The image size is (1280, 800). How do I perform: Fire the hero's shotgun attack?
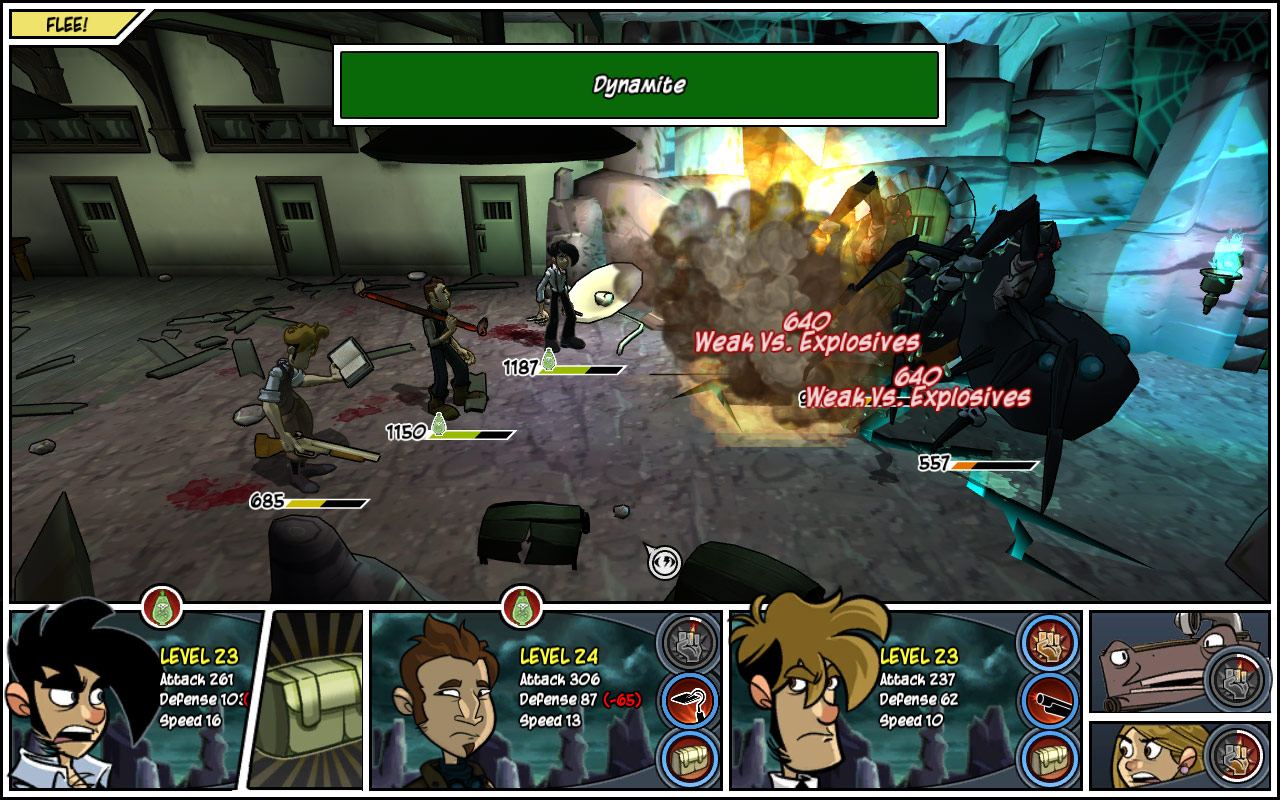click(1046, 700)
